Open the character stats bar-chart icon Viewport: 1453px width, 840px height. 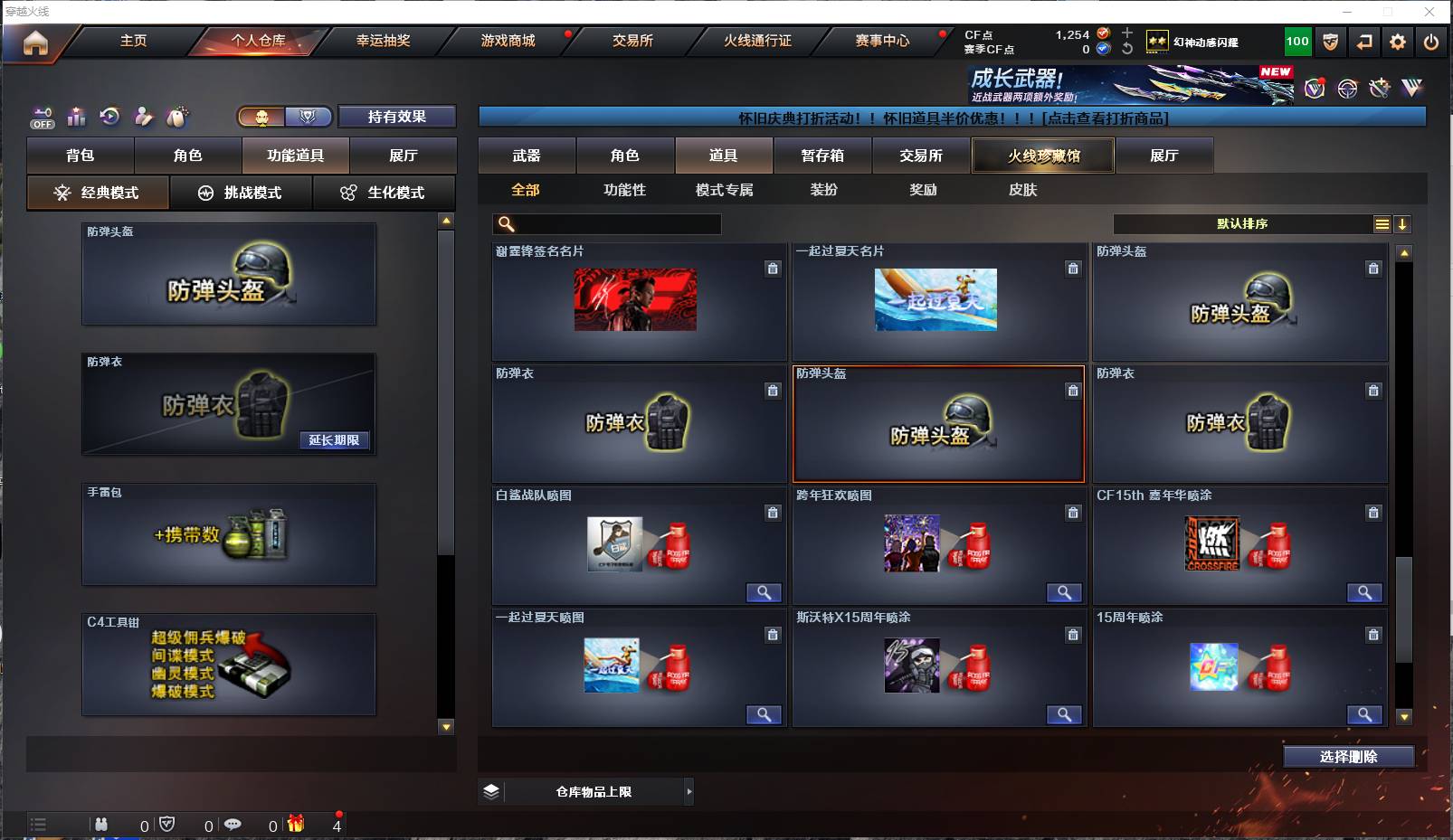[x=76, y=117]
